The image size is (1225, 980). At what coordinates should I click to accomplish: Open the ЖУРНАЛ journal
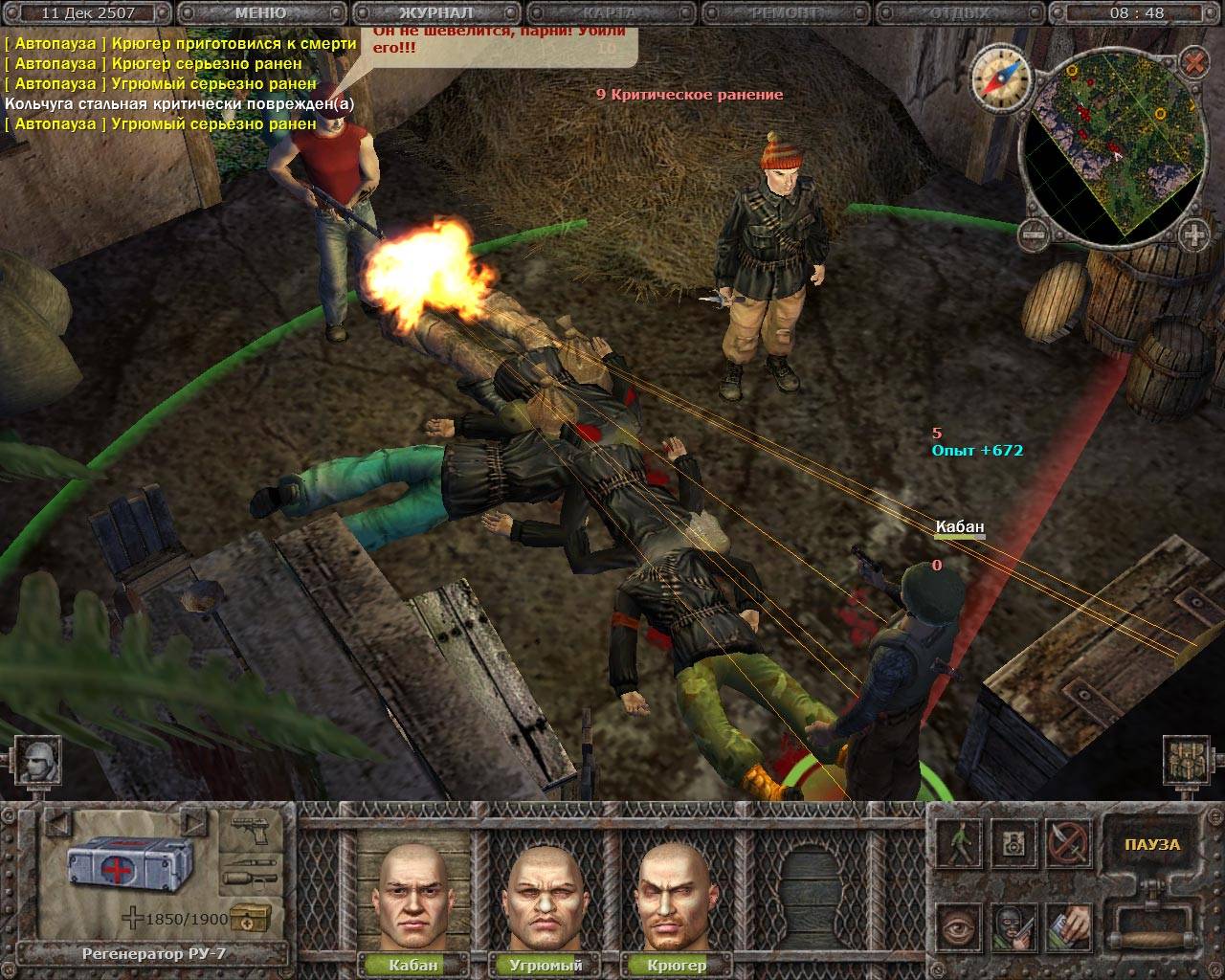(435, 13)
